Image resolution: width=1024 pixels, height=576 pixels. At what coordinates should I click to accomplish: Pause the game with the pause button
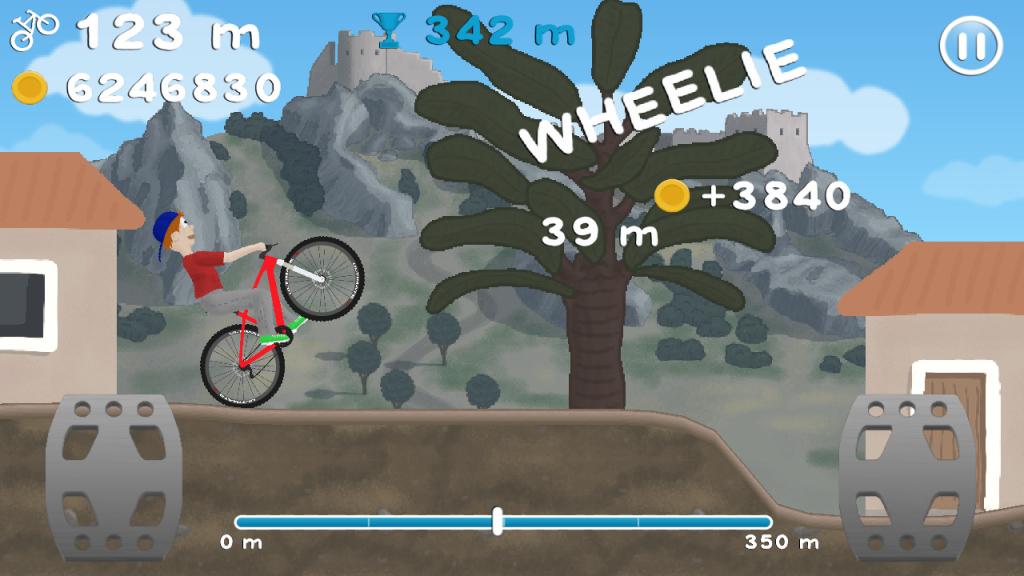pos(970,45)
